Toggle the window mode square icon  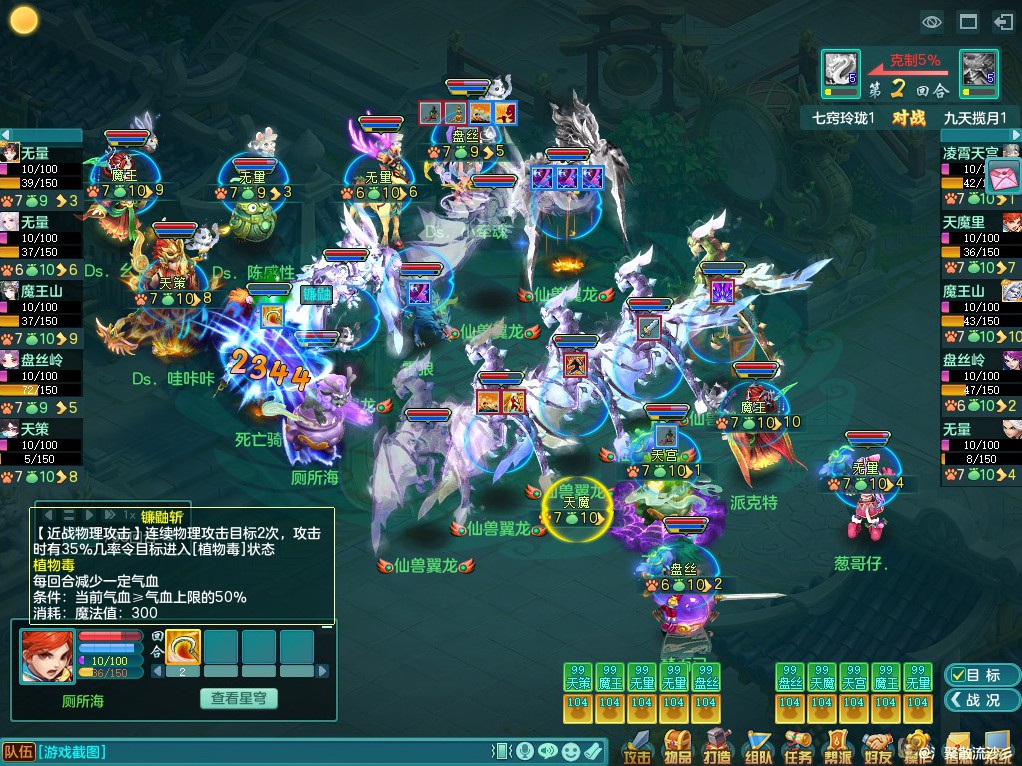tap(967, 20)
